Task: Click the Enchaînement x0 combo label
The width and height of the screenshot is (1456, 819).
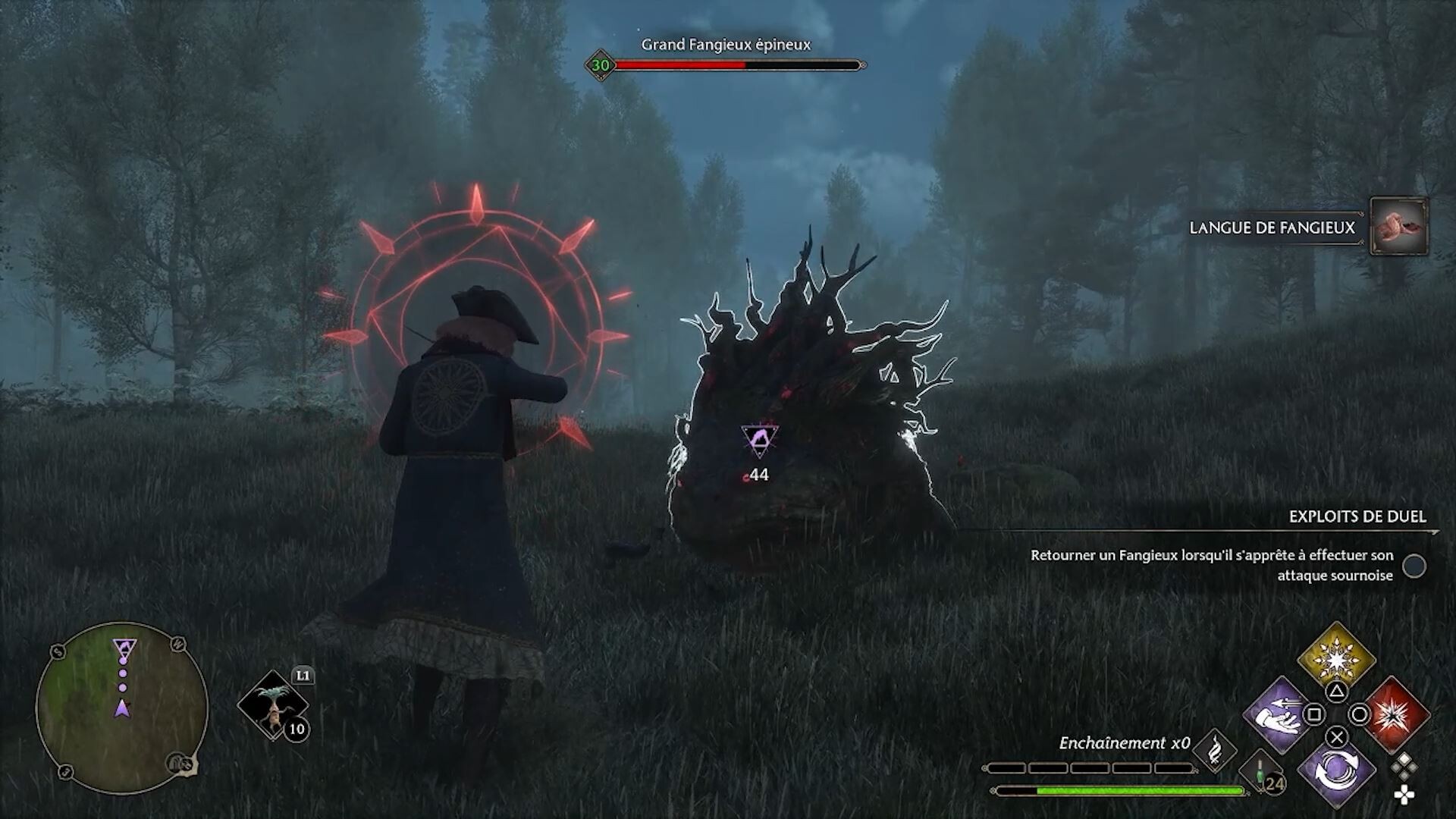Action: tap(1125, 743)
